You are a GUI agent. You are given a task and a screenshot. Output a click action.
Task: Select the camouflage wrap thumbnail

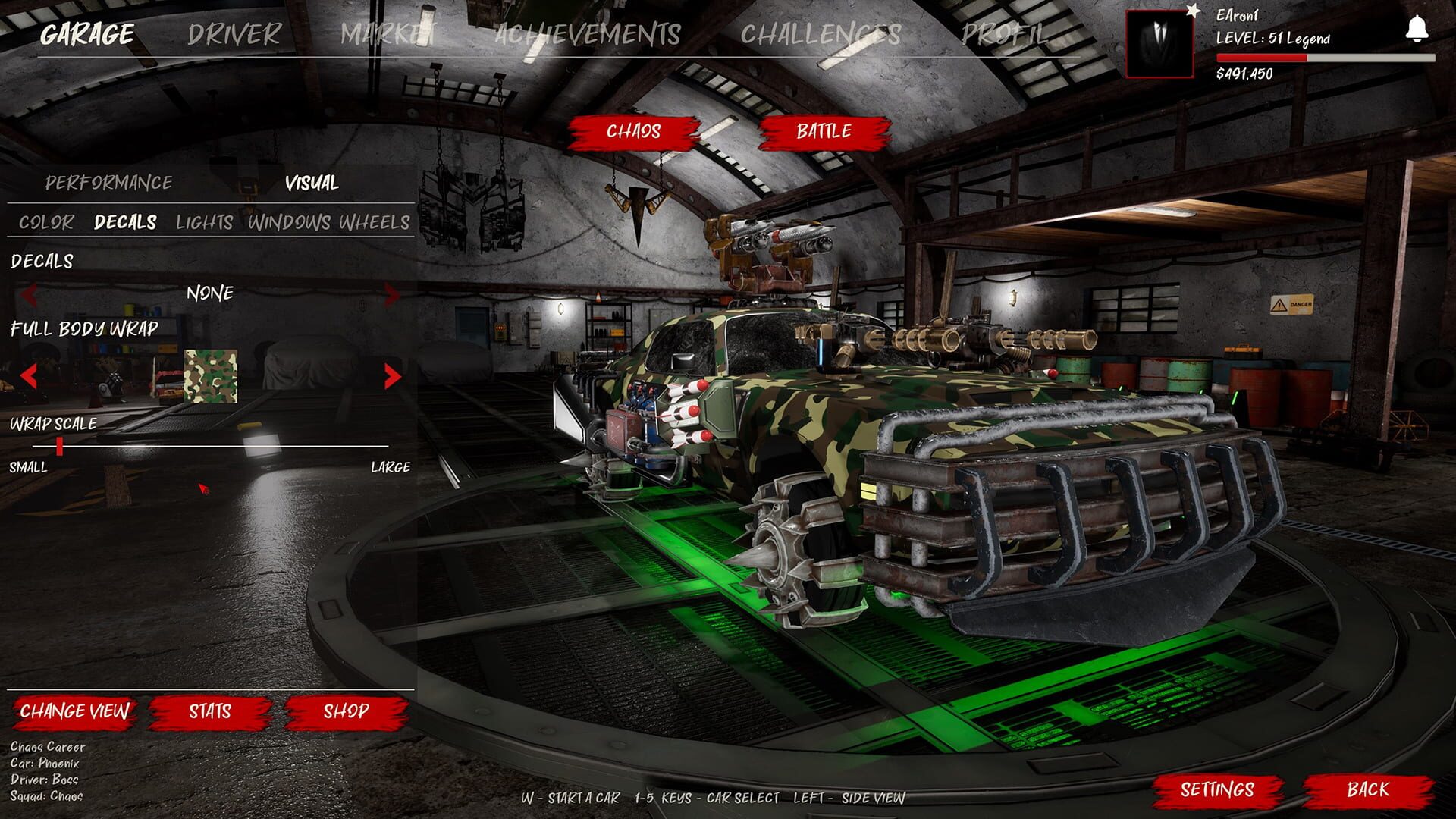point(210,376)
